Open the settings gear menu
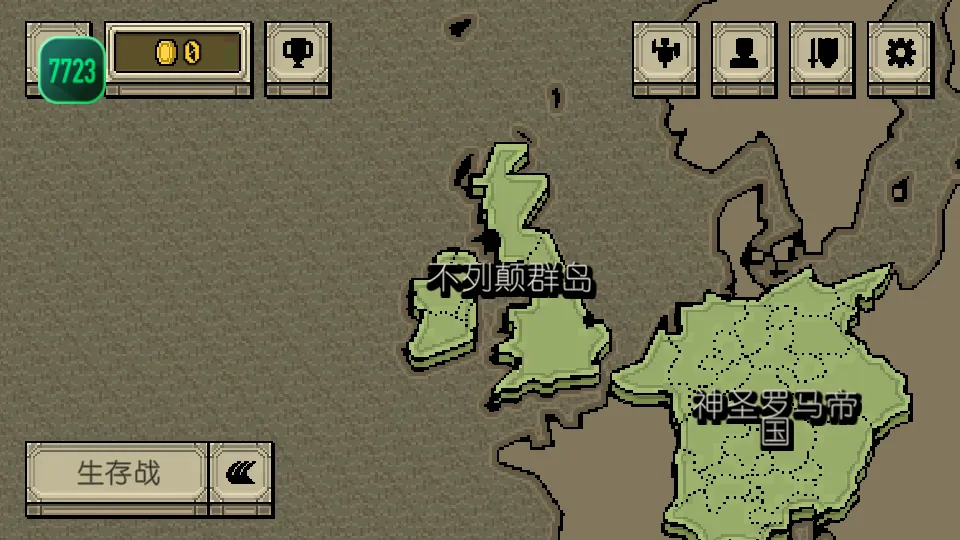This screenshot has height=540, width=960. click(900, 53)
